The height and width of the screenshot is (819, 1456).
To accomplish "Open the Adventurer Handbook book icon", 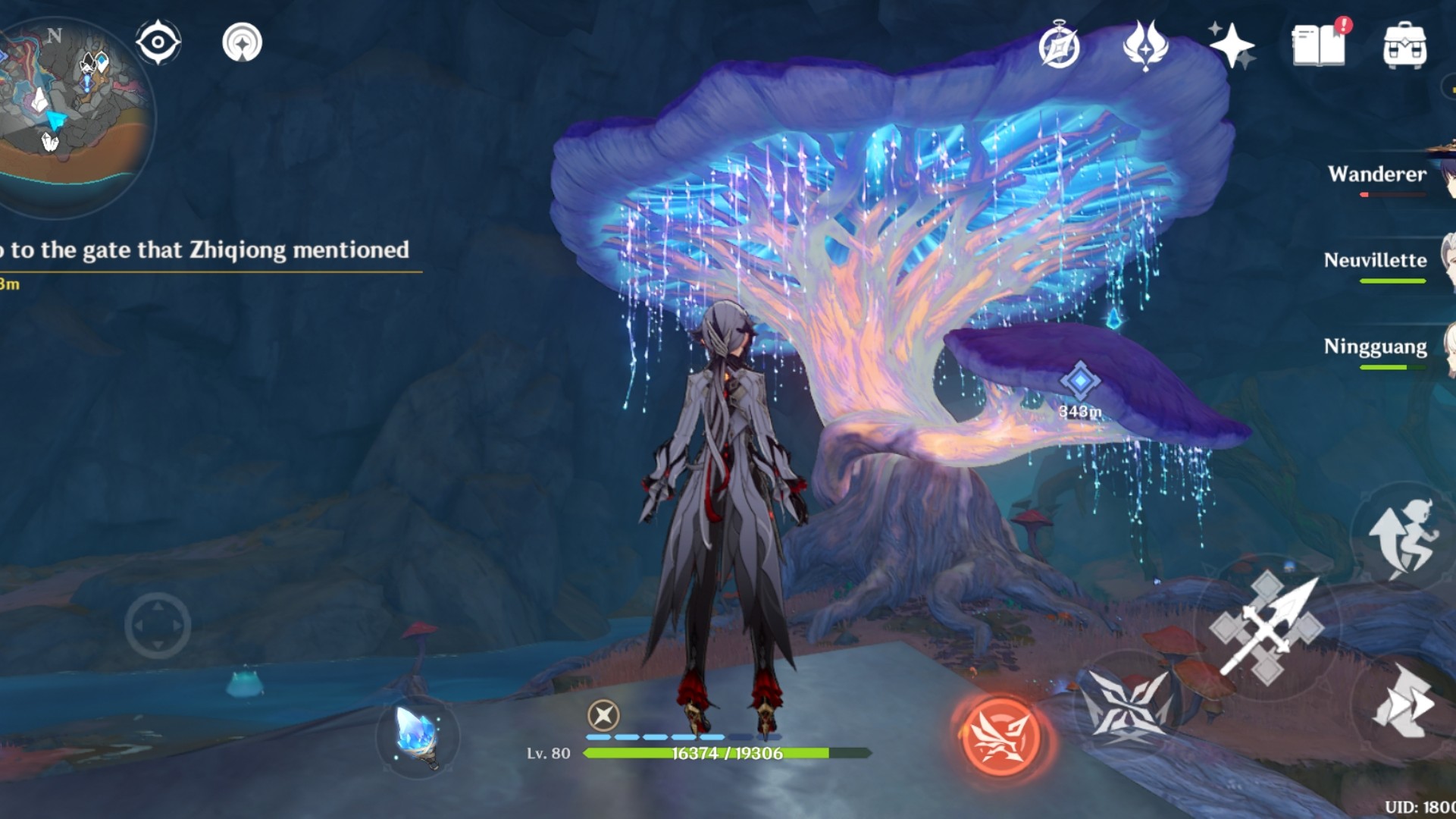I will 1317,45.
